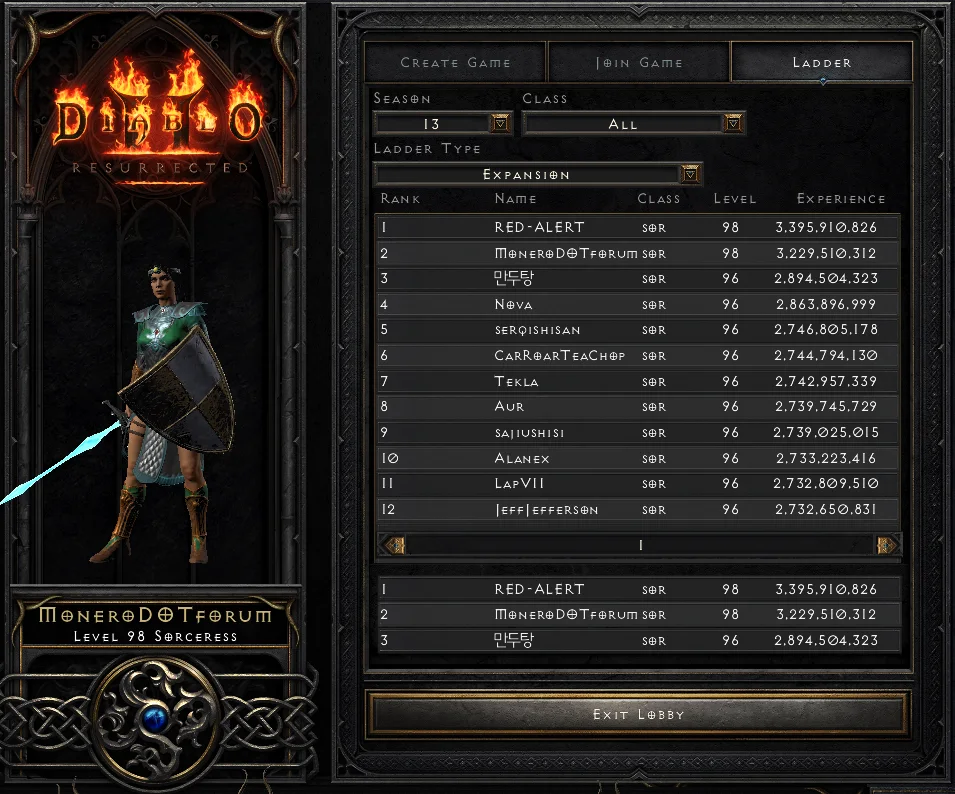955x794 pixels.
Task: Pick the LapVII ladder entry
Action: (x=638, y=484)
